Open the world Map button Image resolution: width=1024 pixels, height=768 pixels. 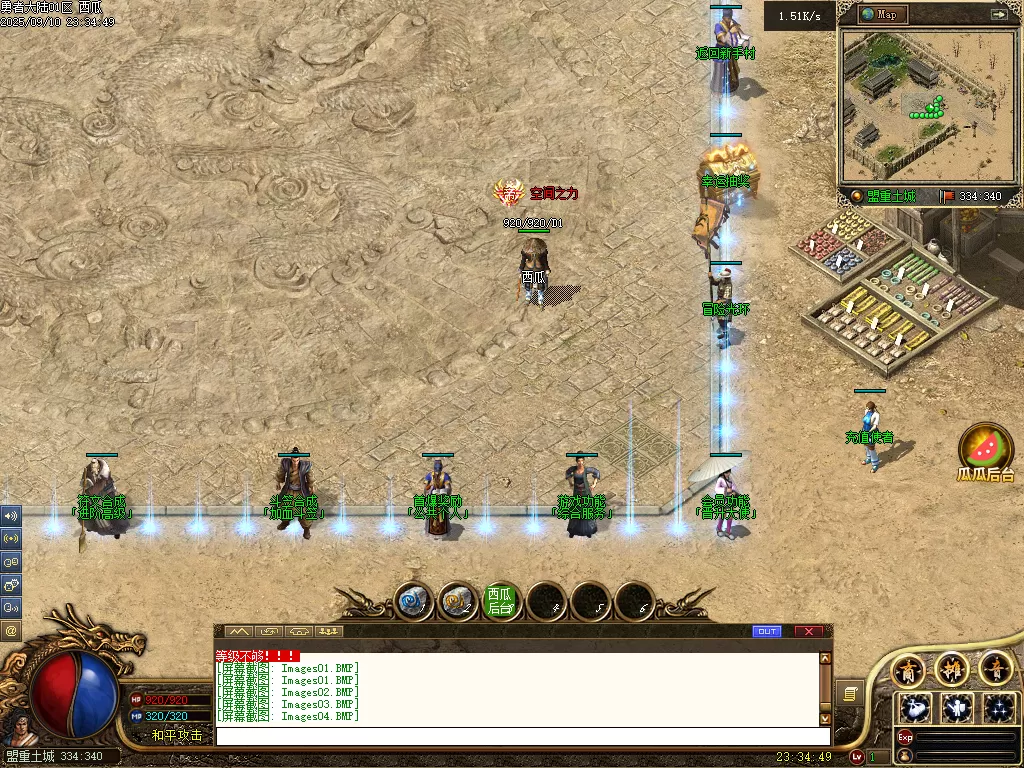878,14
